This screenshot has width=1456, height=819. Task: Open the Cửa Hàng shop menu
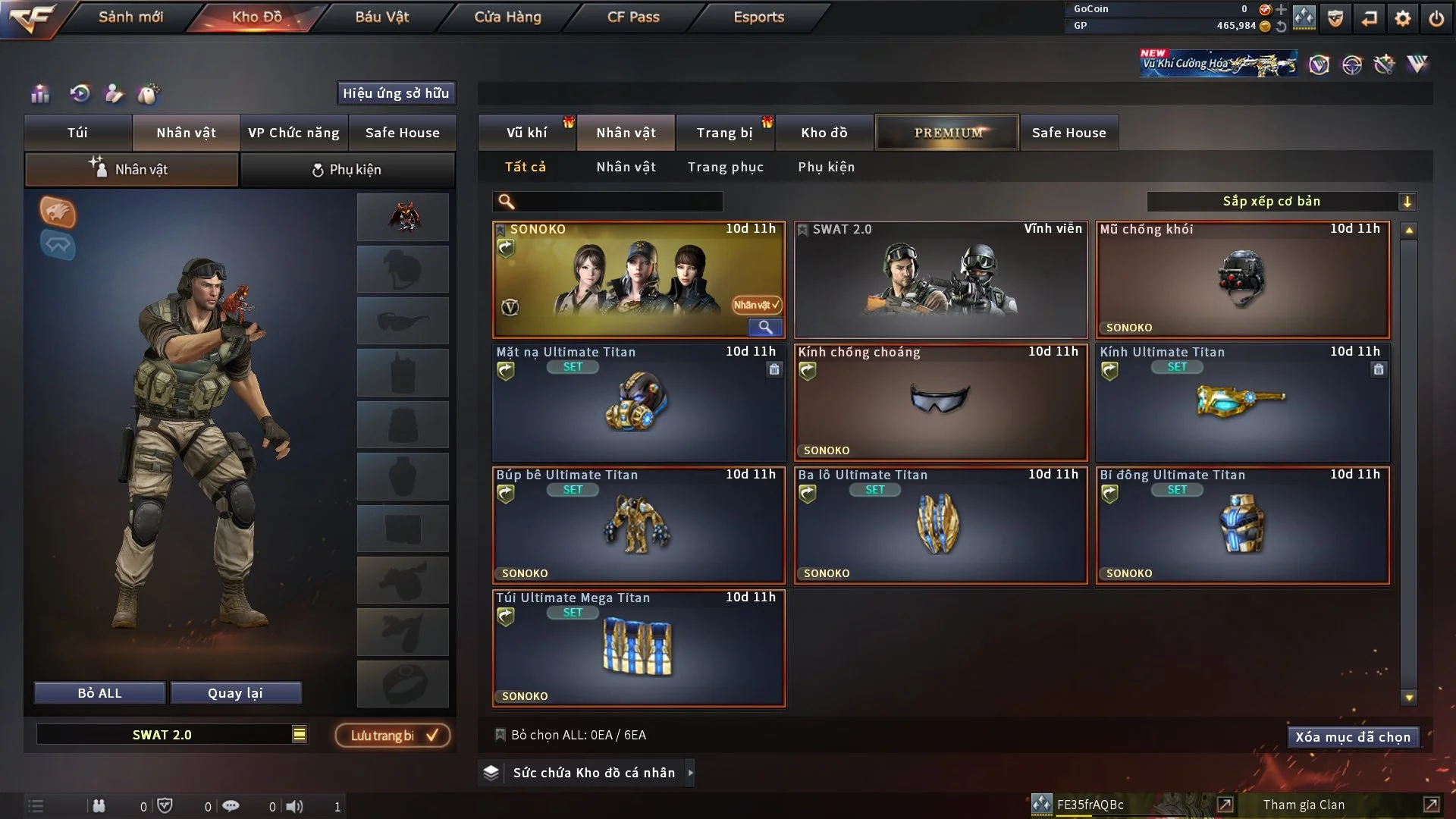(x=507, y=17)
